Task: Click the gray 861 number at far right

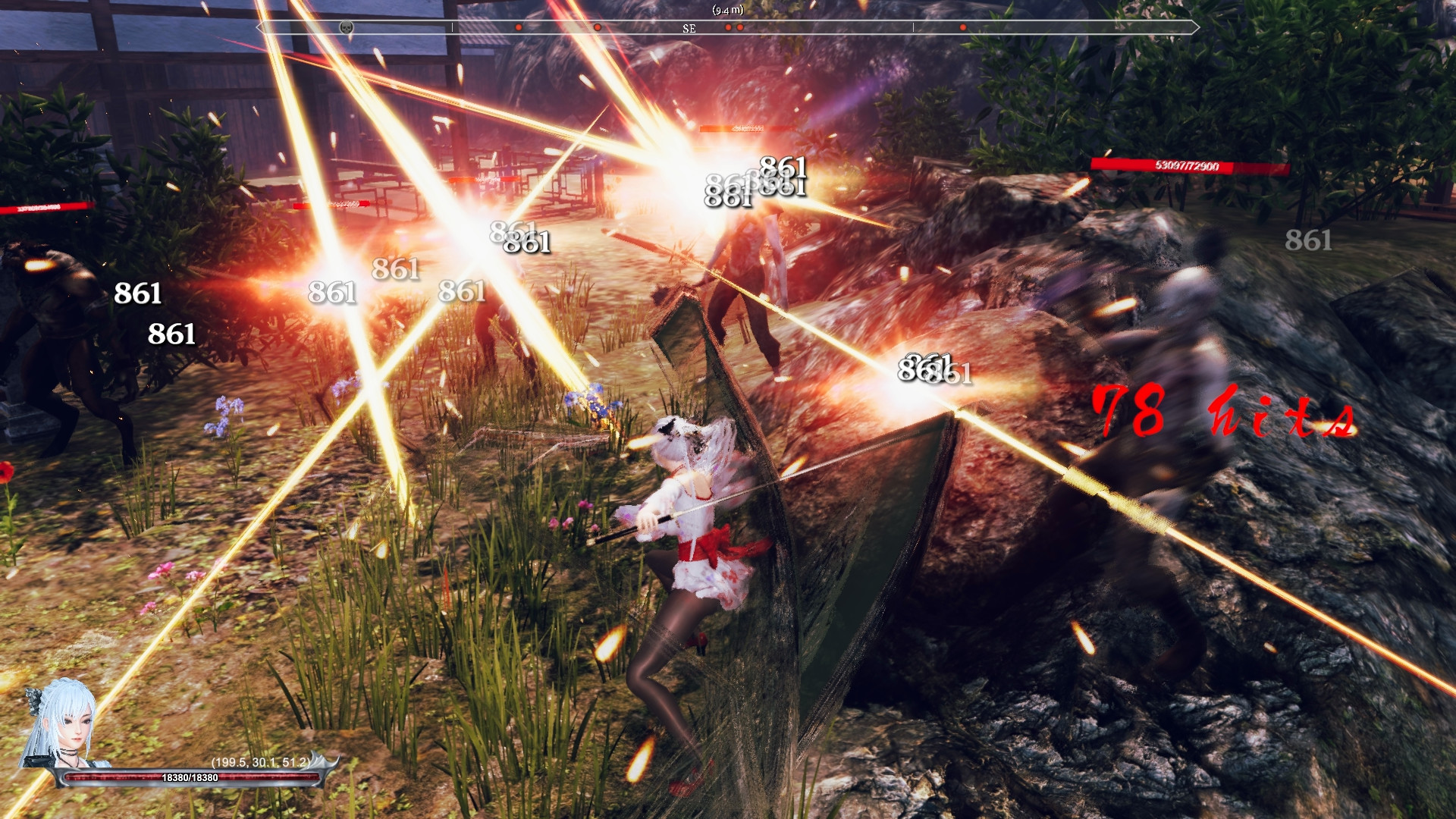Action: 1307,243
